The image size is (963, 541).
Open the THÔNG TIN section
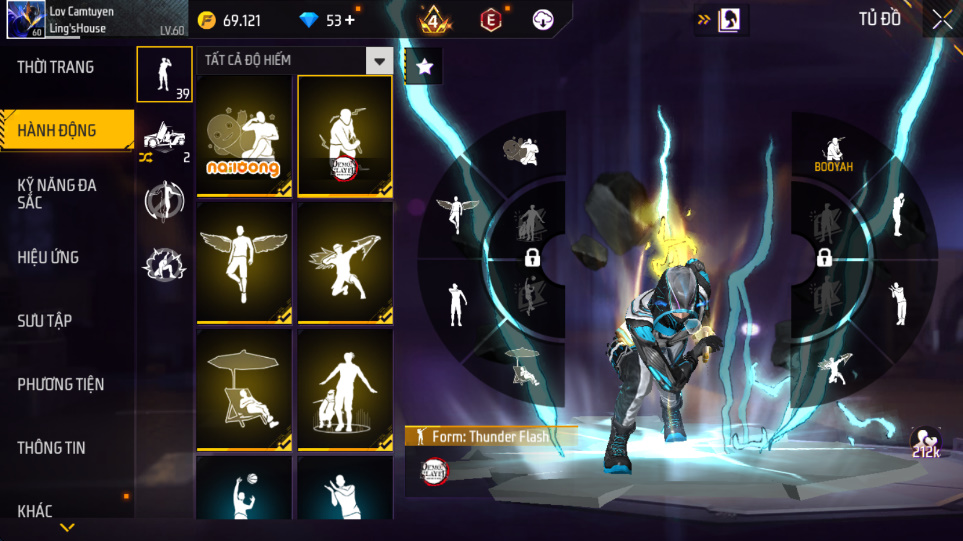pyautogui.click(x=51, y=448)
